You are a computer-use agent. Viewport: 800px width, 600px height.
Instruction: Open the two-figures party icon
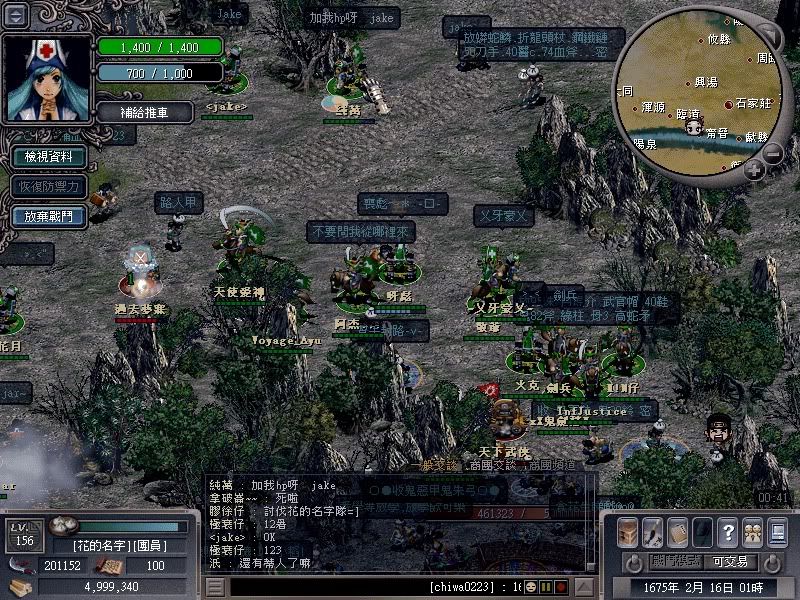751,532
